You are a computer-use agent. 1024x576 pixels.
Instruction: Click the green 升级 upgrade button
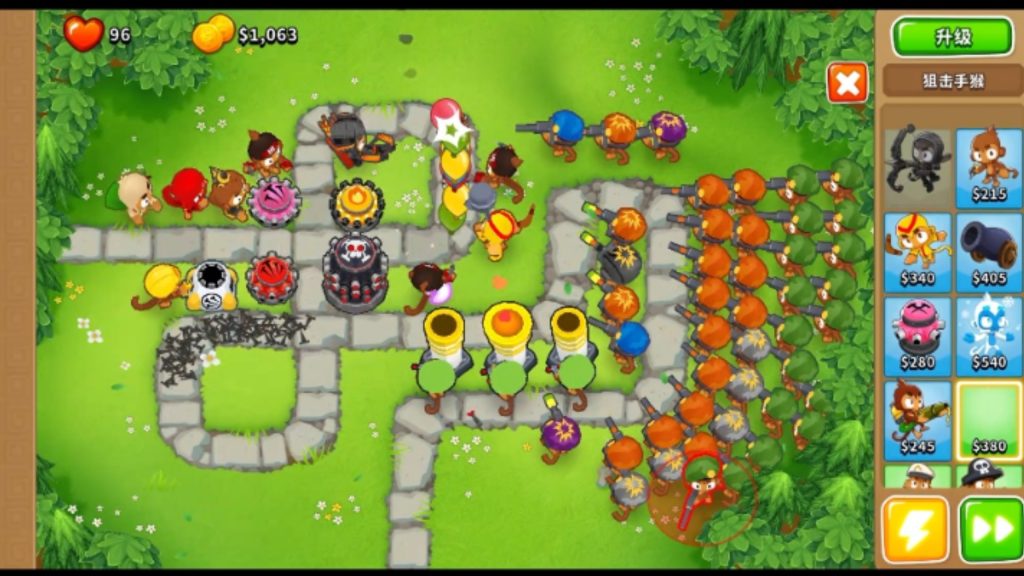[952, 37]
